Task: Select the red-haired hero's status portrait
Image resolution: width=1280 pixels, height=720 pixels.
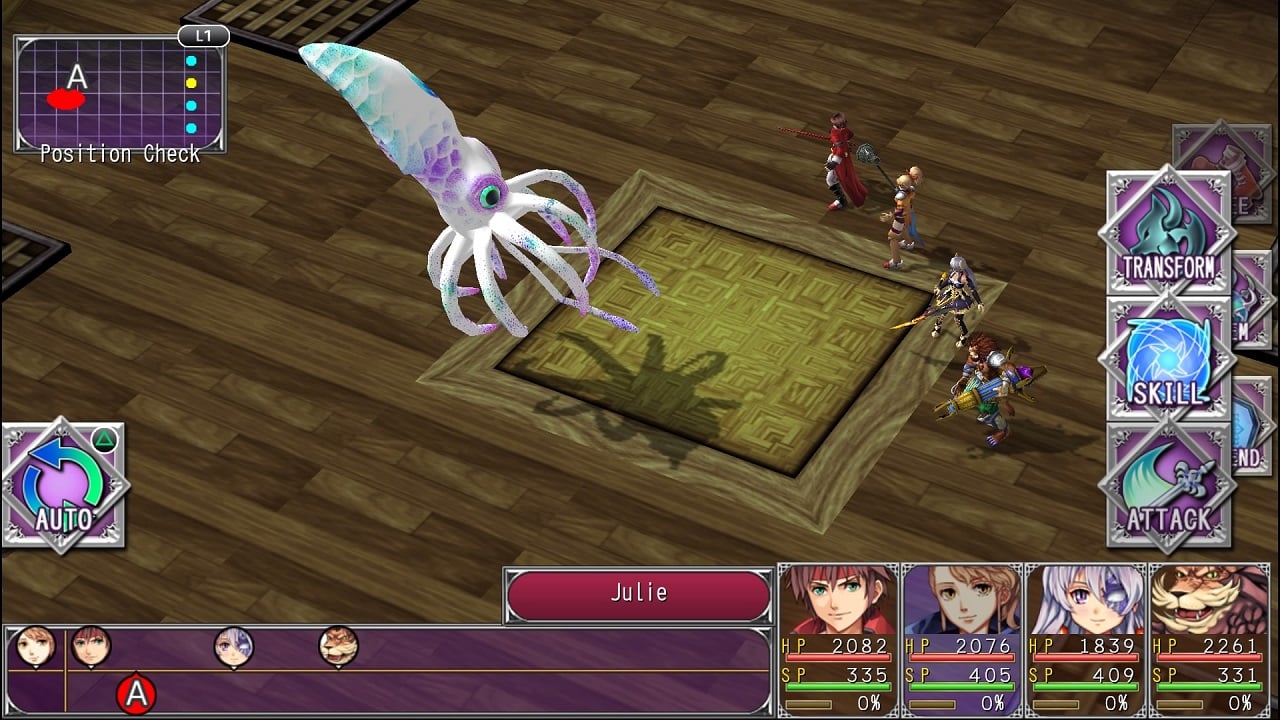Action: pos(838,600)
